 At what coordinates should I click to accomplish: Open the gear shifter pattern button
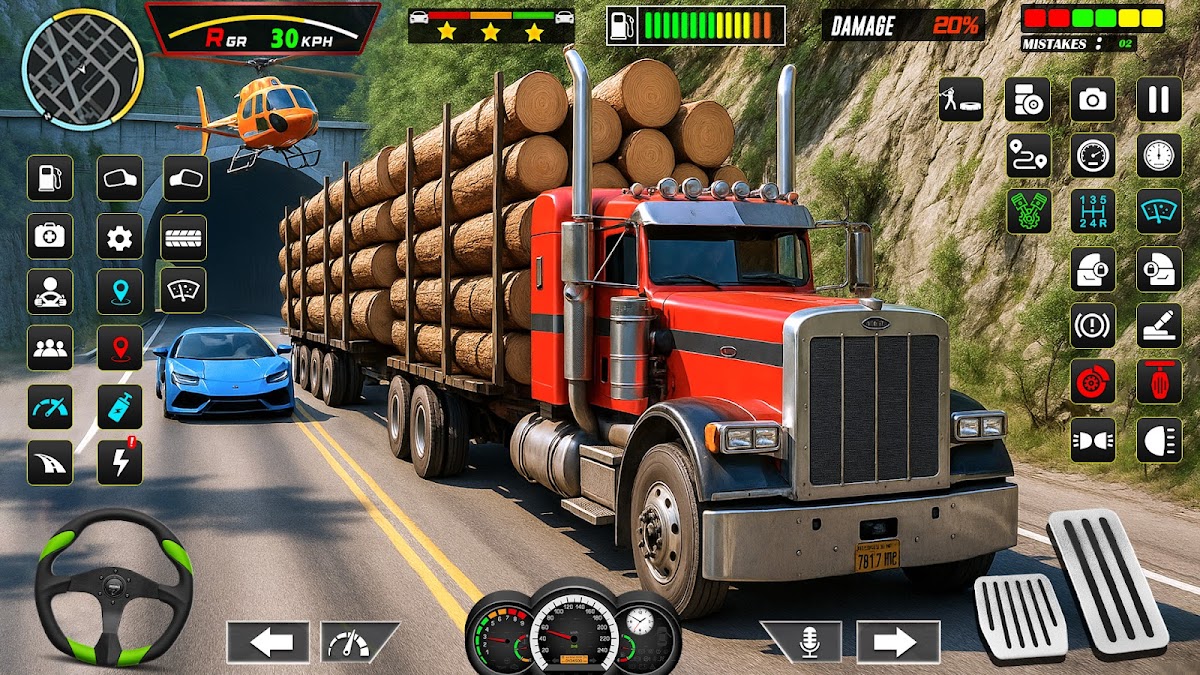click(1093, 211)
